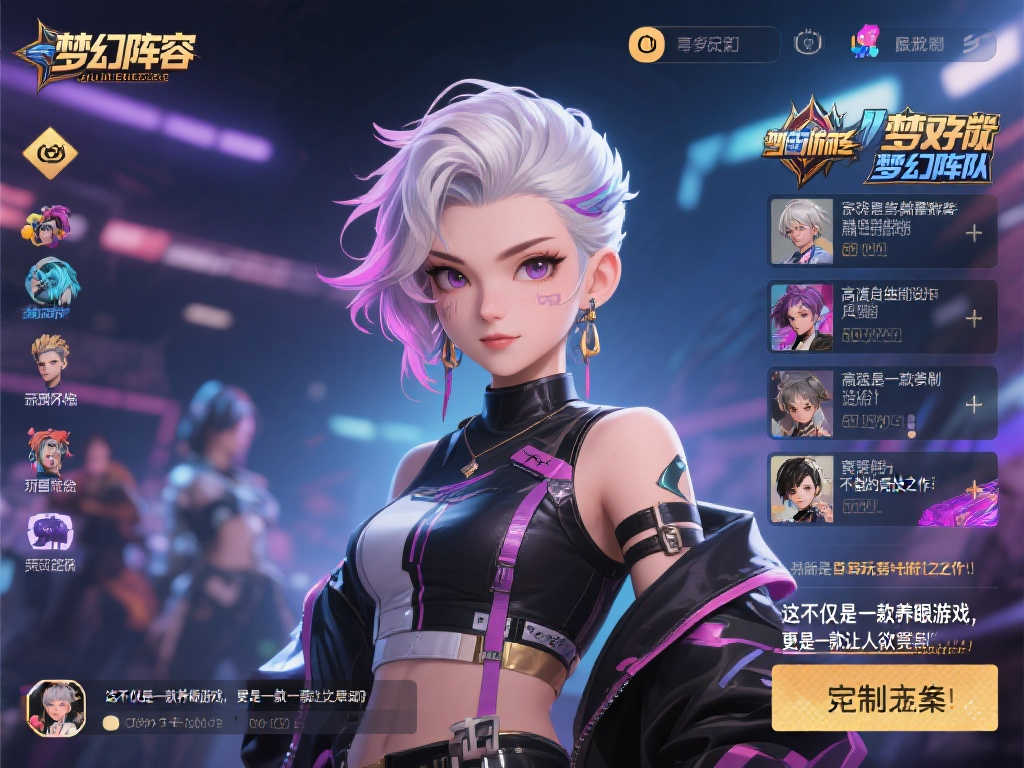This screenshot has height=768, width=1024.
Task: Open the purple creature icon in the sidebar
Action: click(x=49, y=531)
